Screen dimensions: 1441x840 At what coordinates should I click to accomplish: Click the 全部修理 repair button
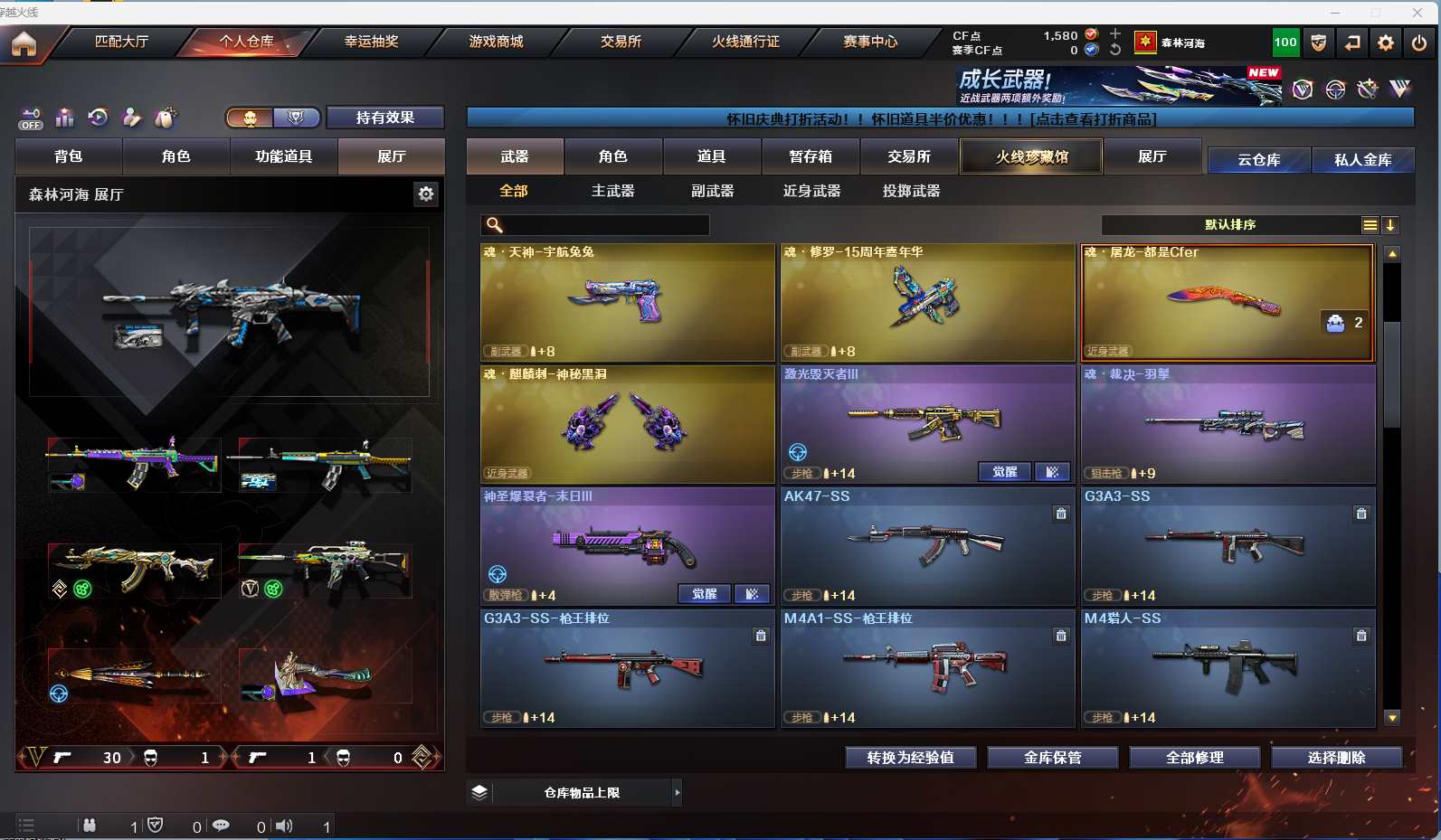coord(1194,757)
